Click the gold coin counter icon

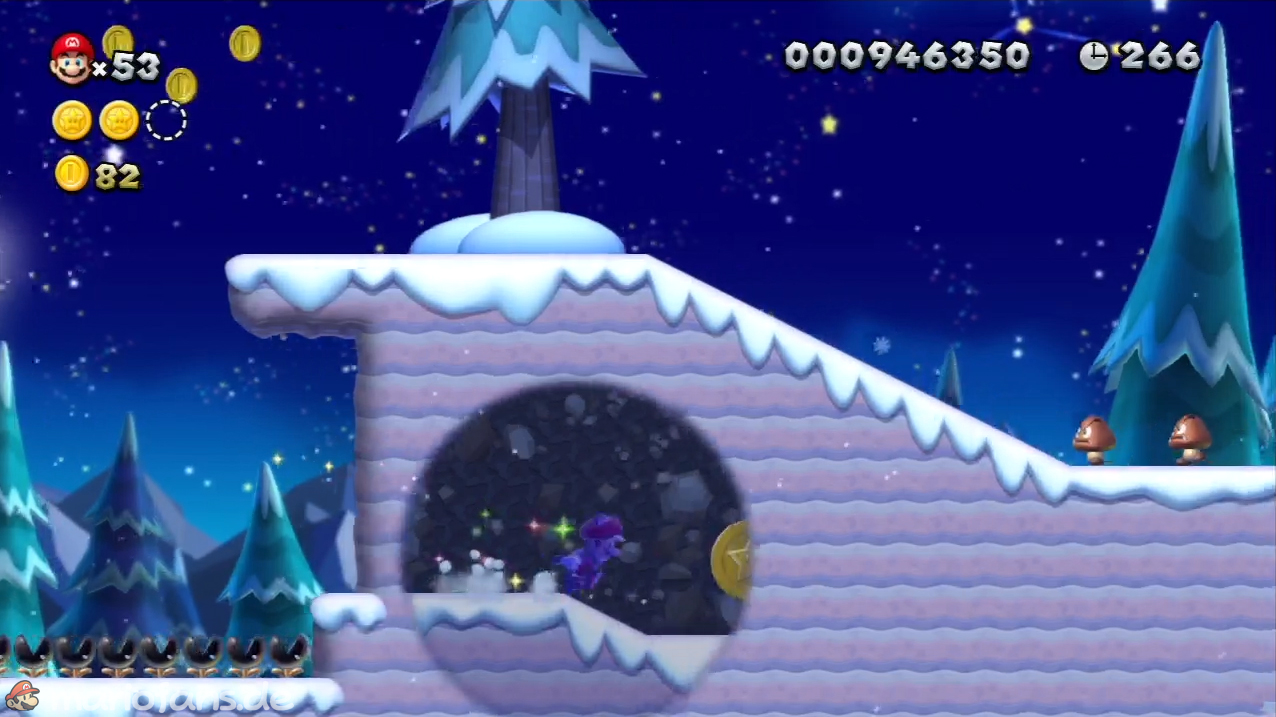point(71,173)
